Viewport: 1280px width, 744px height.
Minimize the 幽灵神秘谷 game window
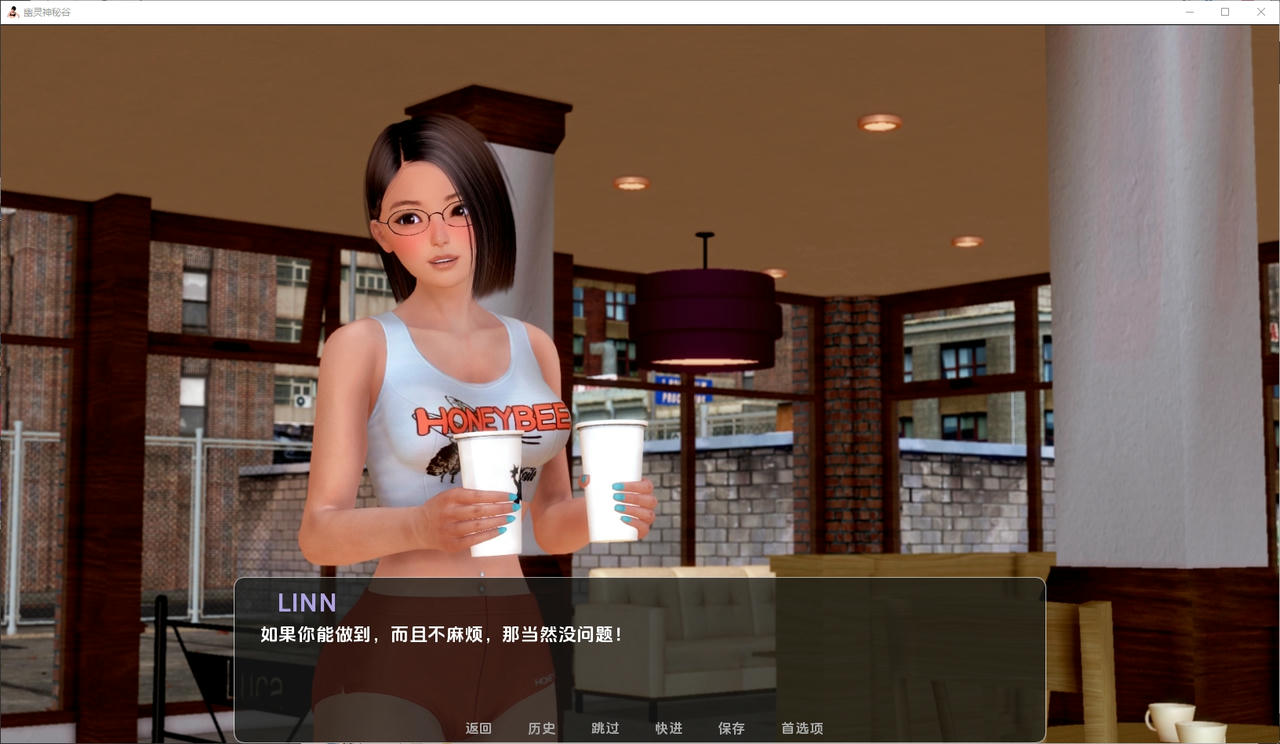(x=1189, y=12)
